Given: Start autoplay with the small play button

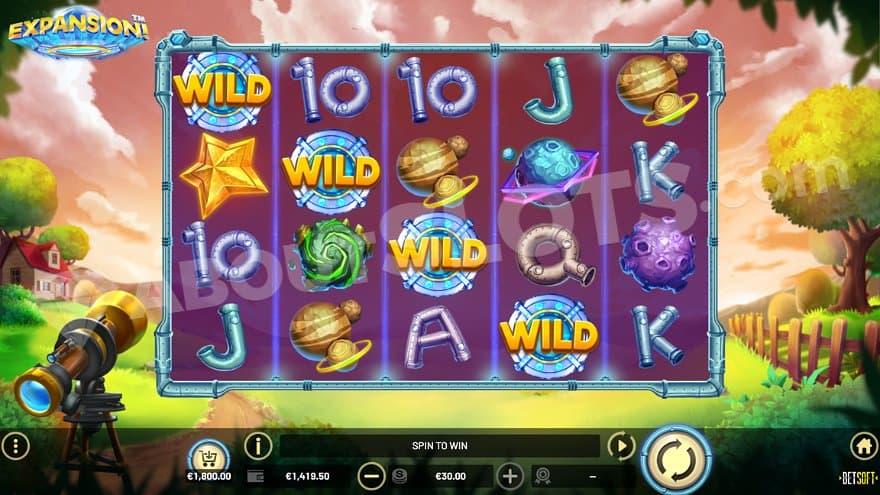Looking at the screenshot, I should tap(621, 446).
